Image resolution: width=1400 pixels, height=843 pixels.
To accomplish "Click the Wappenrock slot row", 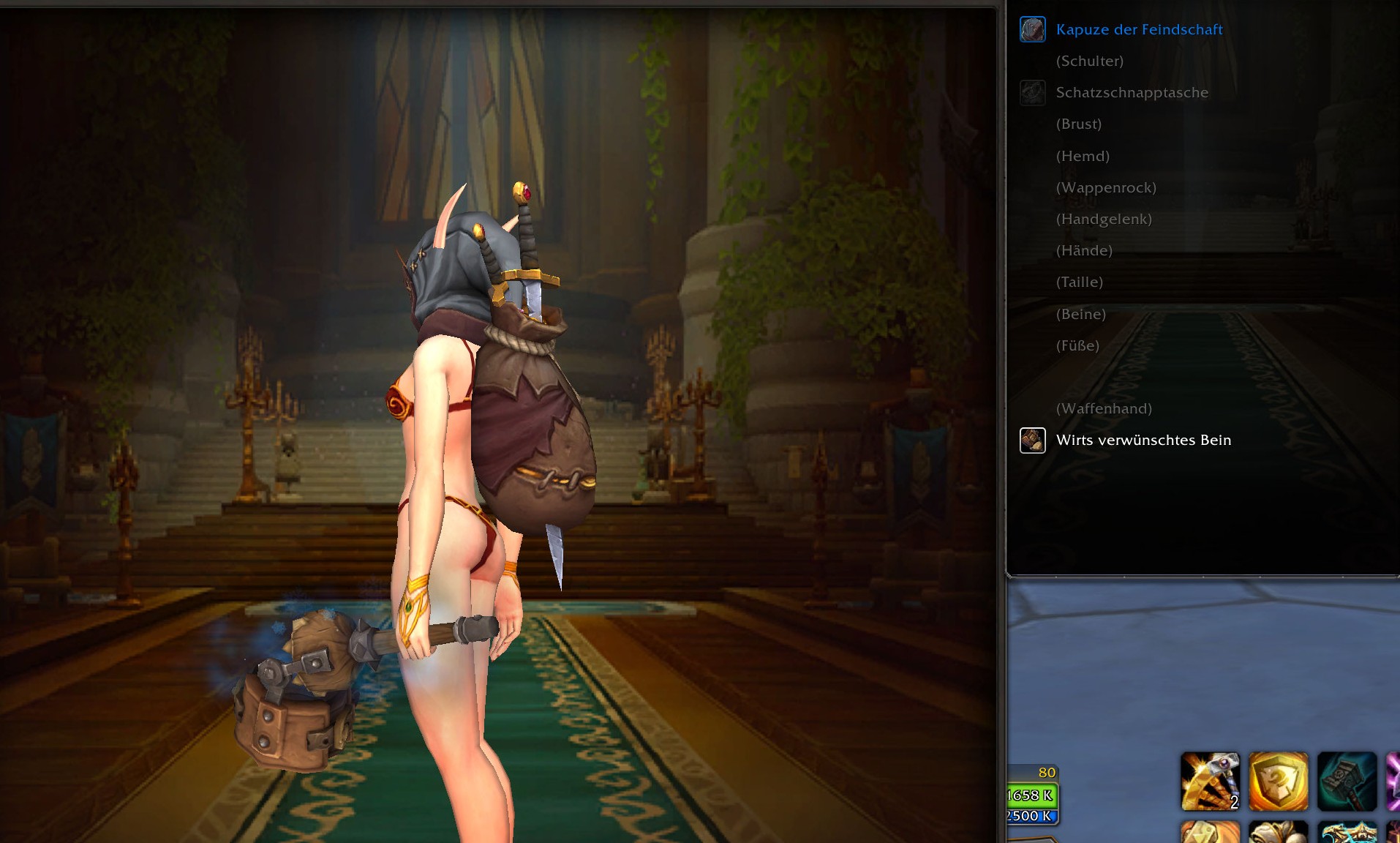I will coord(1106,188).
